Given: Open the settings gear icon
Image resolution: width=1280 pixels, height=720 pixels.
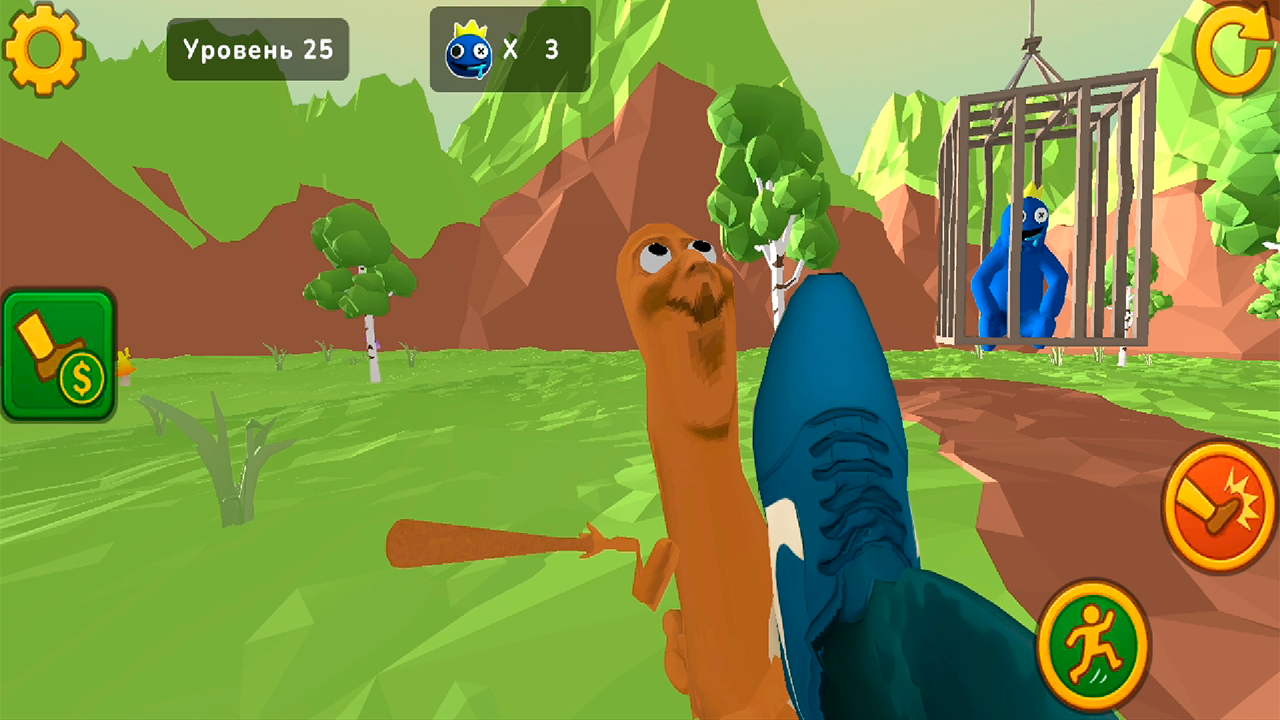Looking at the screenshot, I should click(45, 48).
